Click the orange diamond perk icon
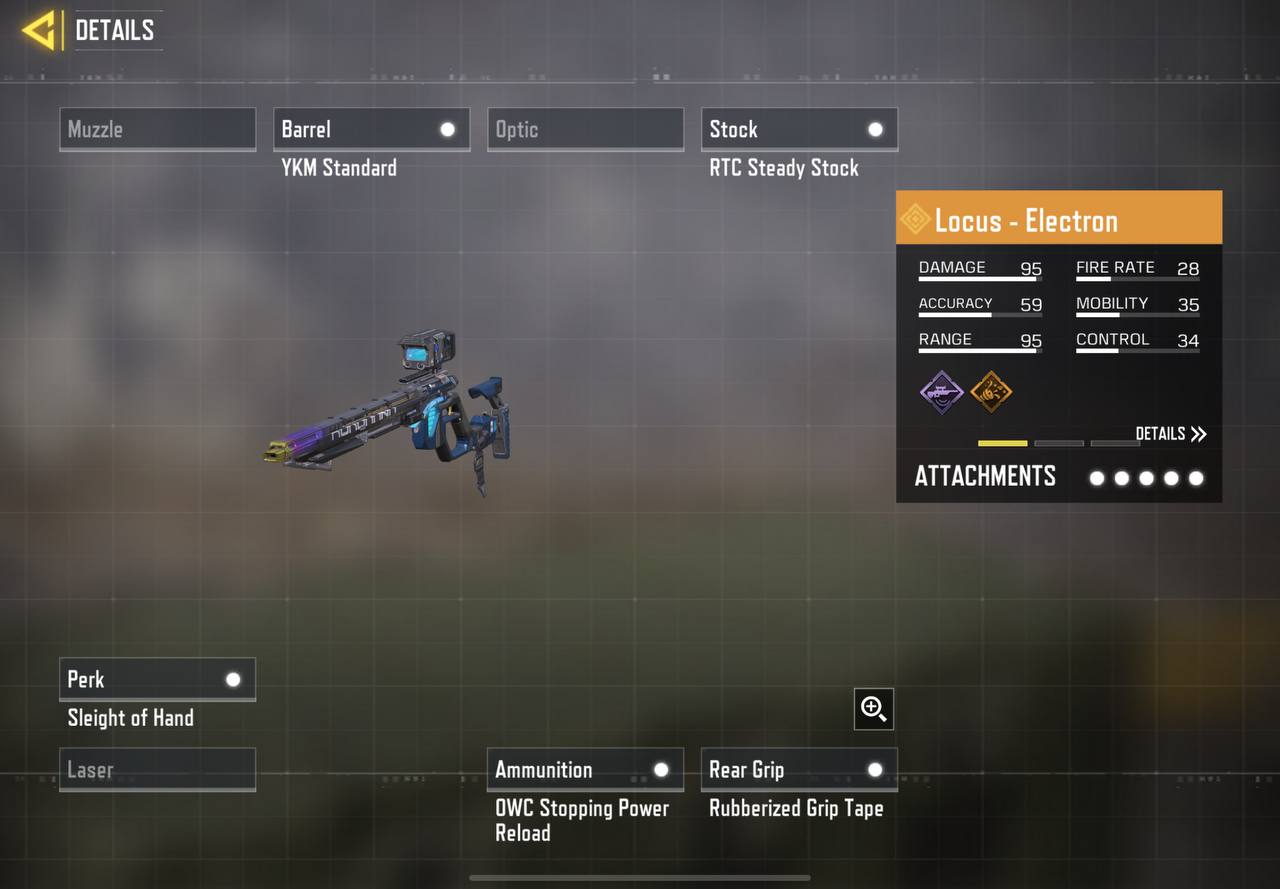1280x889 pixels. pos(991,391)
